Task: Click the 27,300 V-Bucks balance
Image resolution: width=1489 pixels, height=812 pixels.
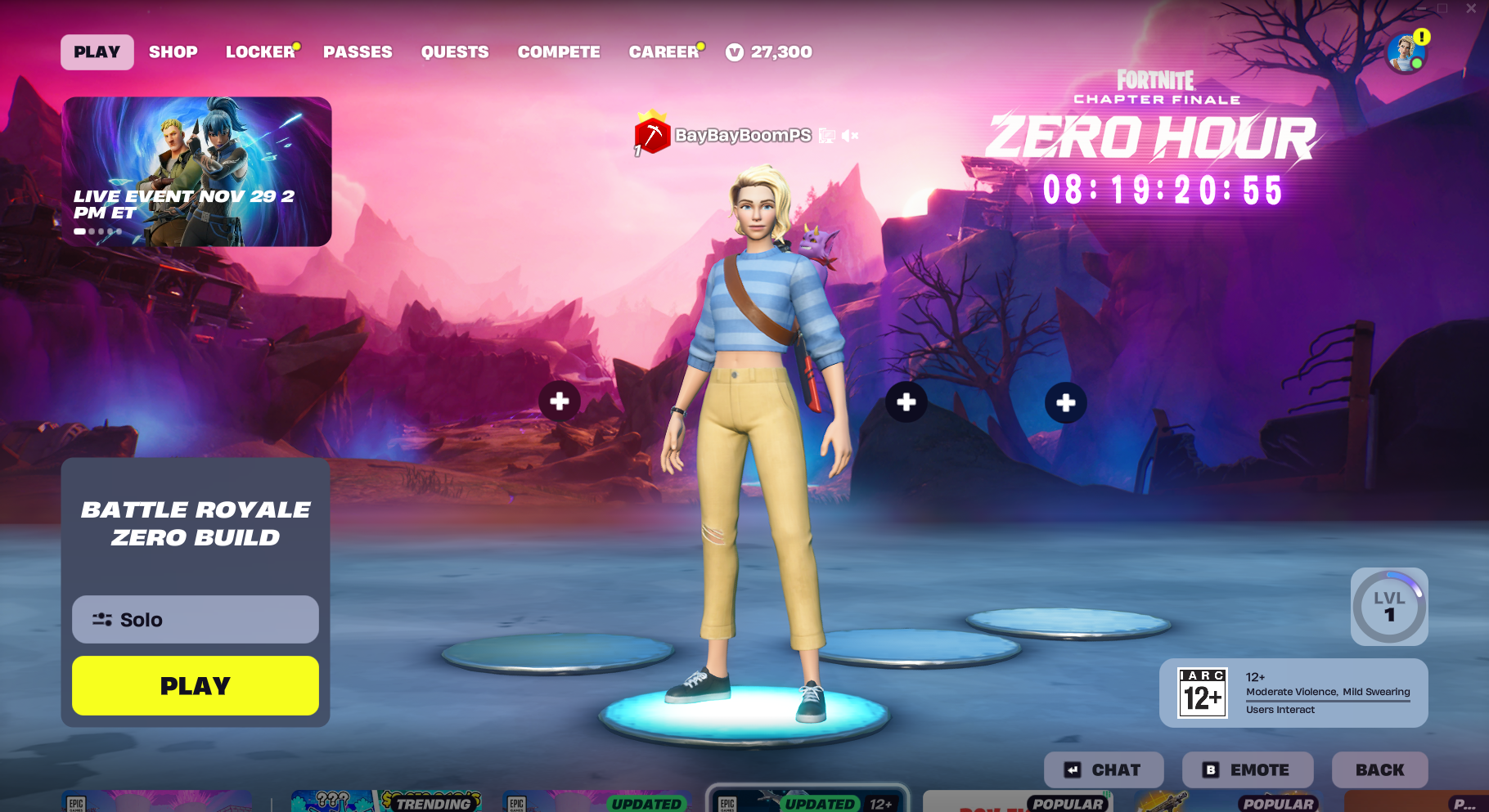Action: tap(769, 52)
